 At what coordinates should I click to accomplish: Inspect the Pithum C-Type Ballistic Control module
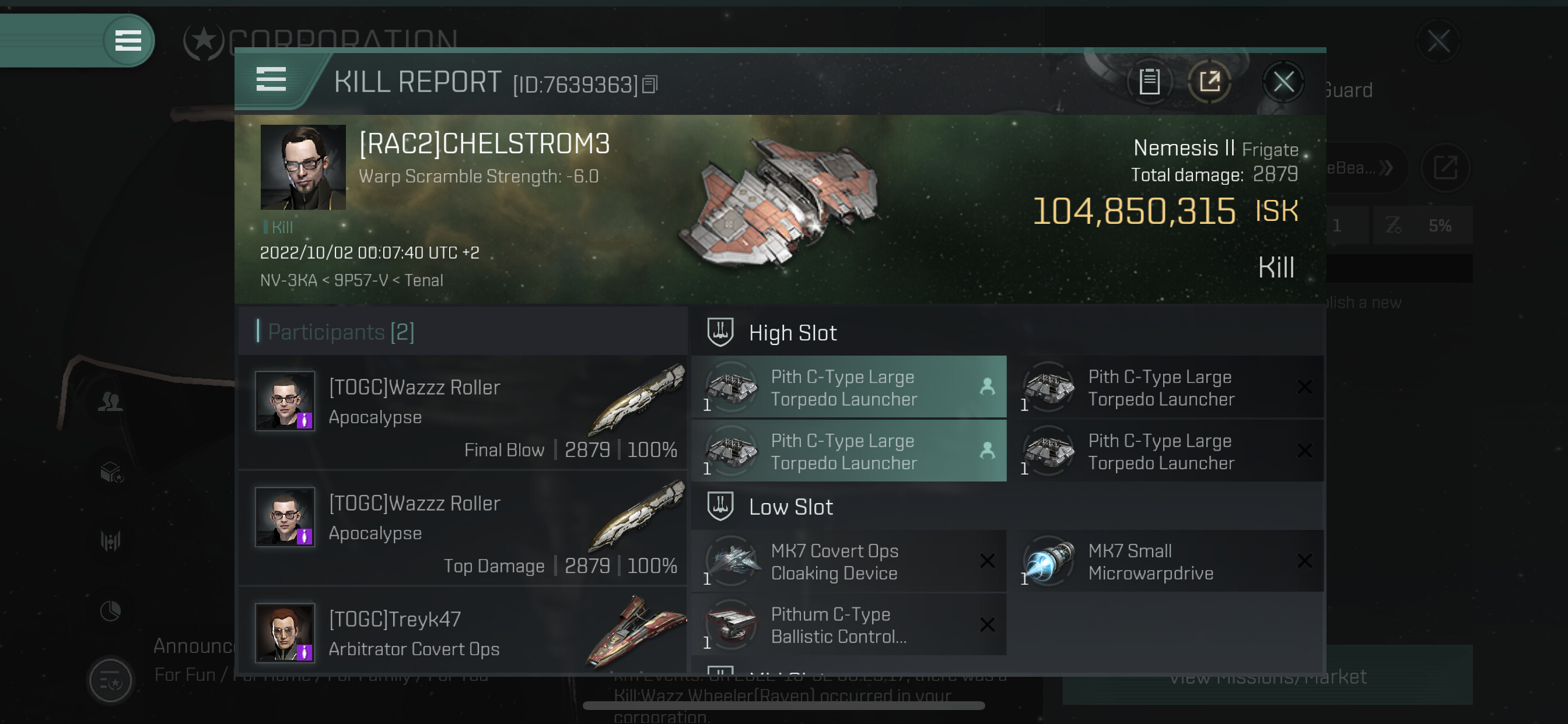tap(849, 625)
